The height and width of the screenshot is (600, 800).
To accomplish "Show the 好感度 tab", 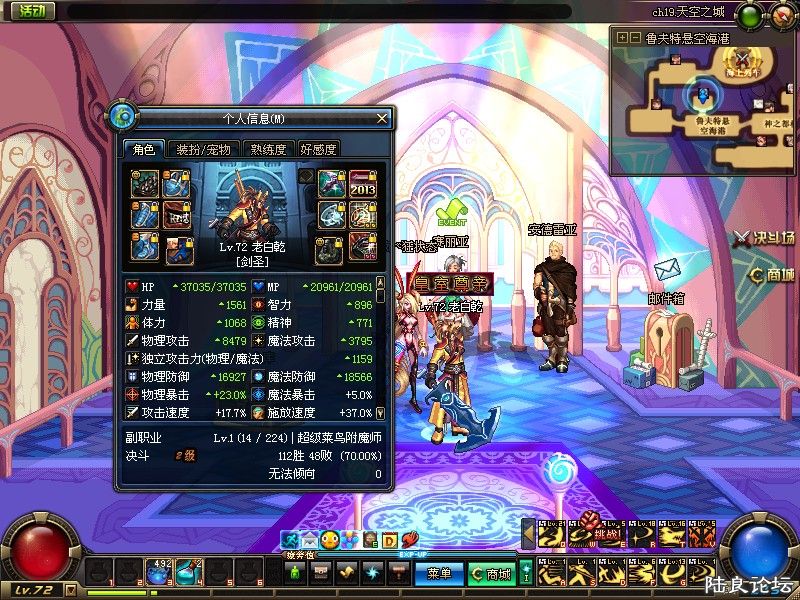I will click(318, 149).
